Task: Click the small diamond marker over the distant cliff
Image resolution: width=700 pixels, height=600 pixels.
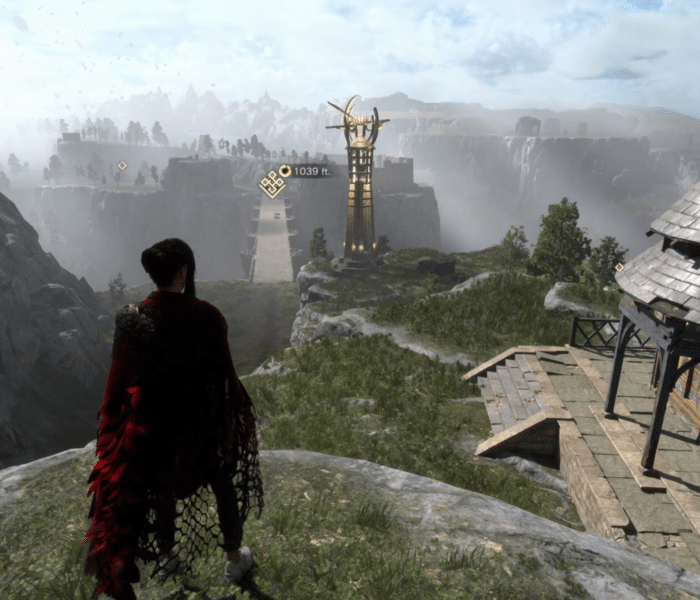Action: tap(122, 166)
